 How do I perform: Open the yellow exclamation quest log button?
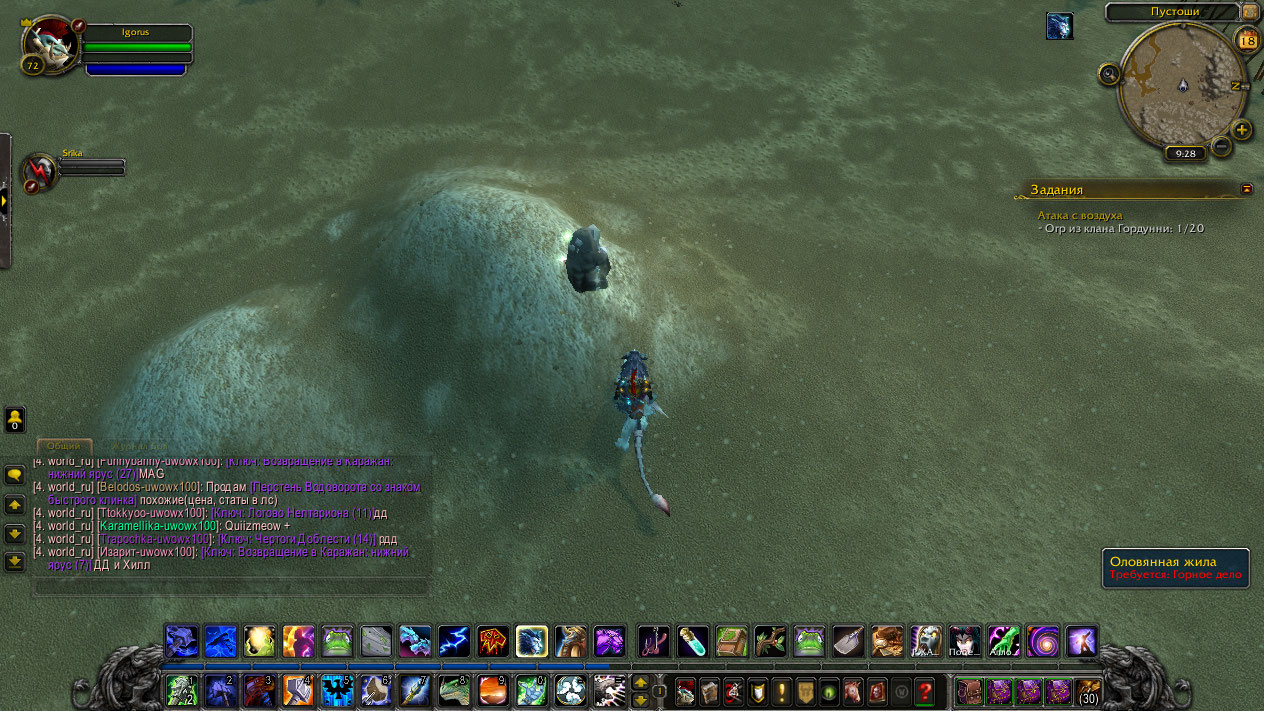tap(780, 691)
